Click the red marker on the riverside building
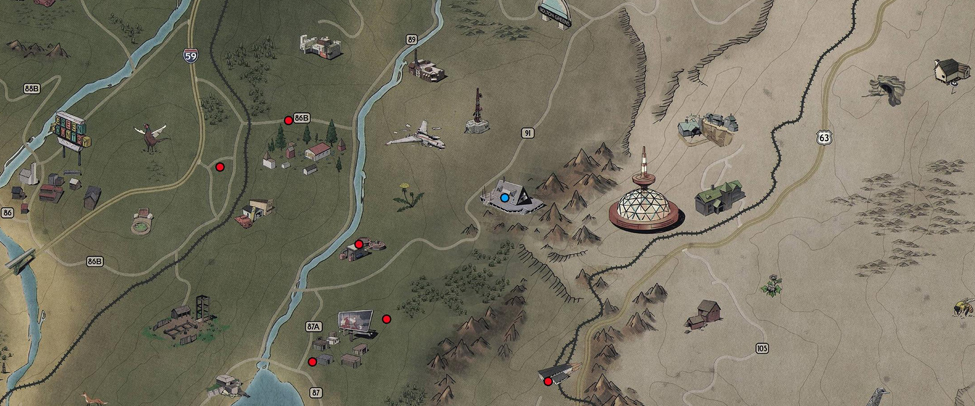 coord(359,244)
